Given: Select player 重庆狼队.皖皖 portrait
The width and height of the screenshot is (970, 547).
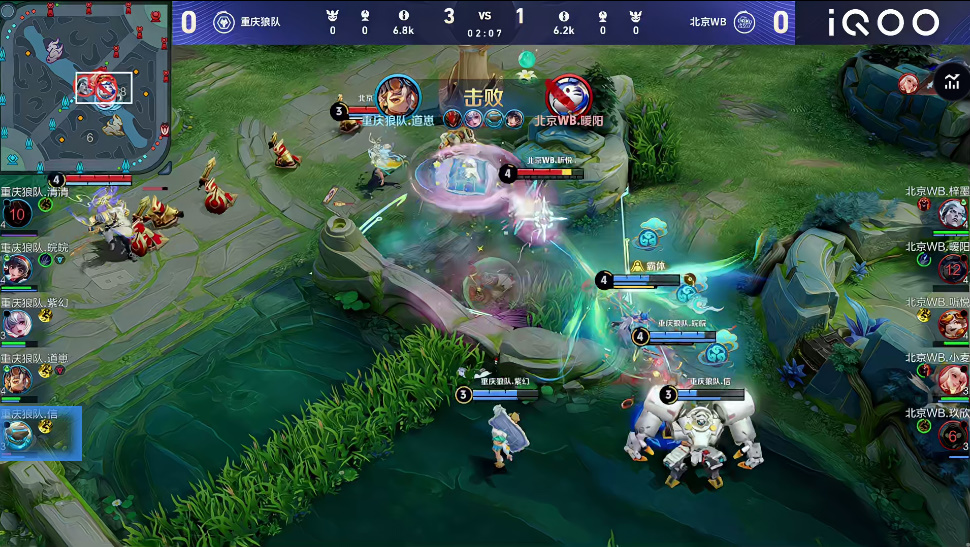Looking at the screenshot, I should coord(17,268).
